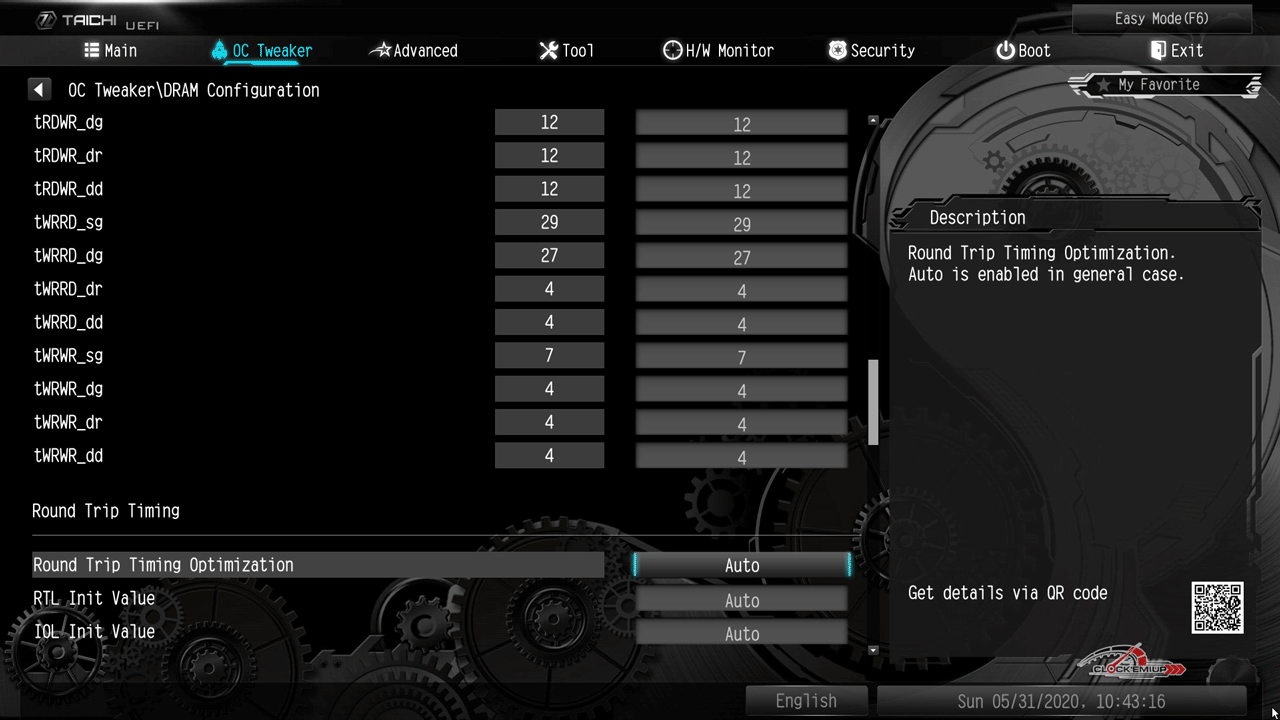Click the scrollbar's down arrow
Viewport: 1280px width, 720px height.
[873, 650]
